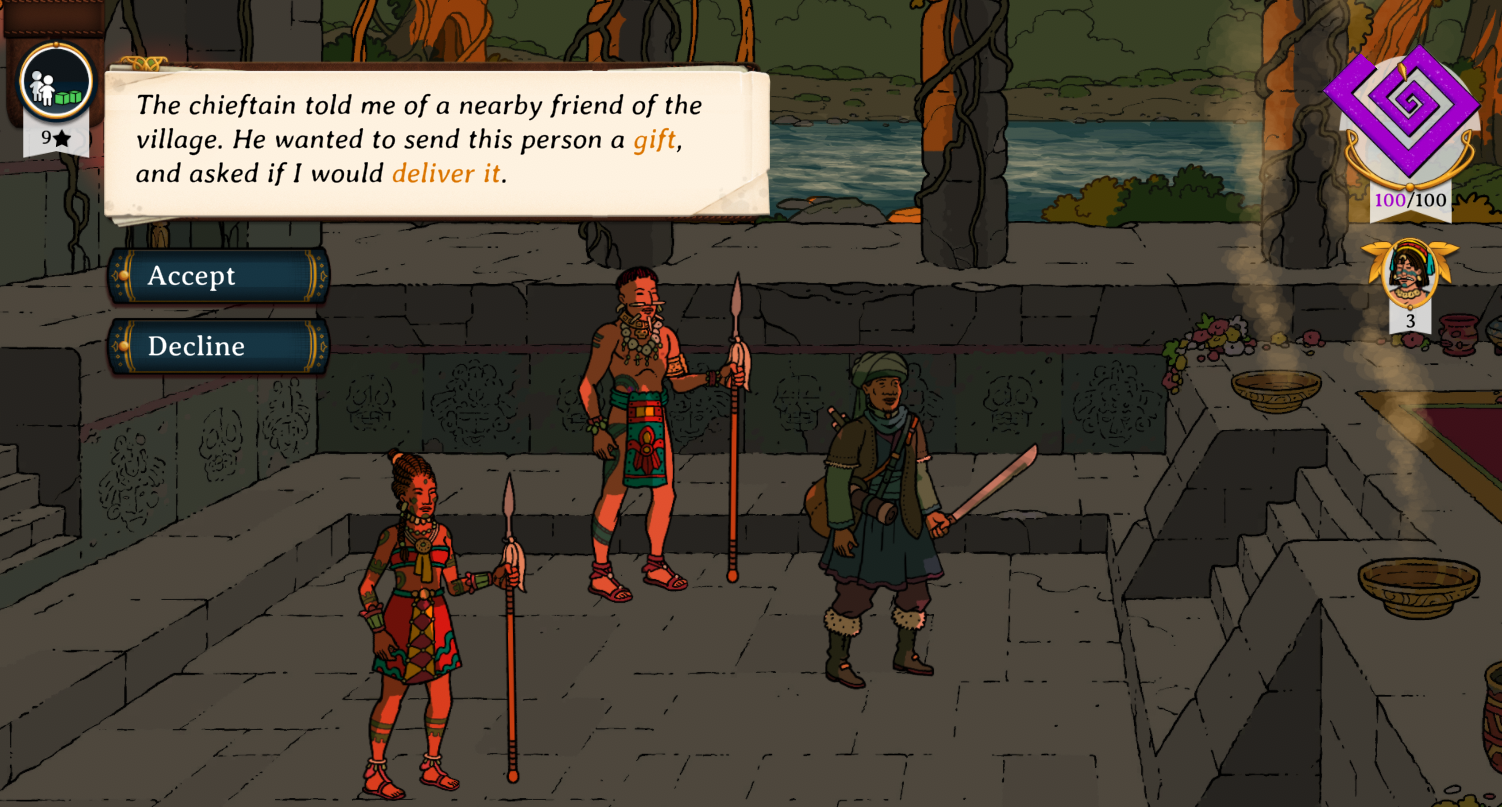Open the party status icon with 9 stars
Image resolution: width=1502 pixels, height=807 pixels.
[56, 84]
